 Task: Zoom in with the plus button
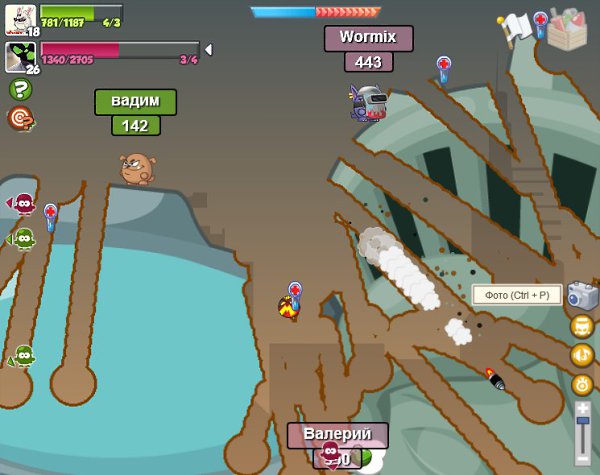click(583, 408)
